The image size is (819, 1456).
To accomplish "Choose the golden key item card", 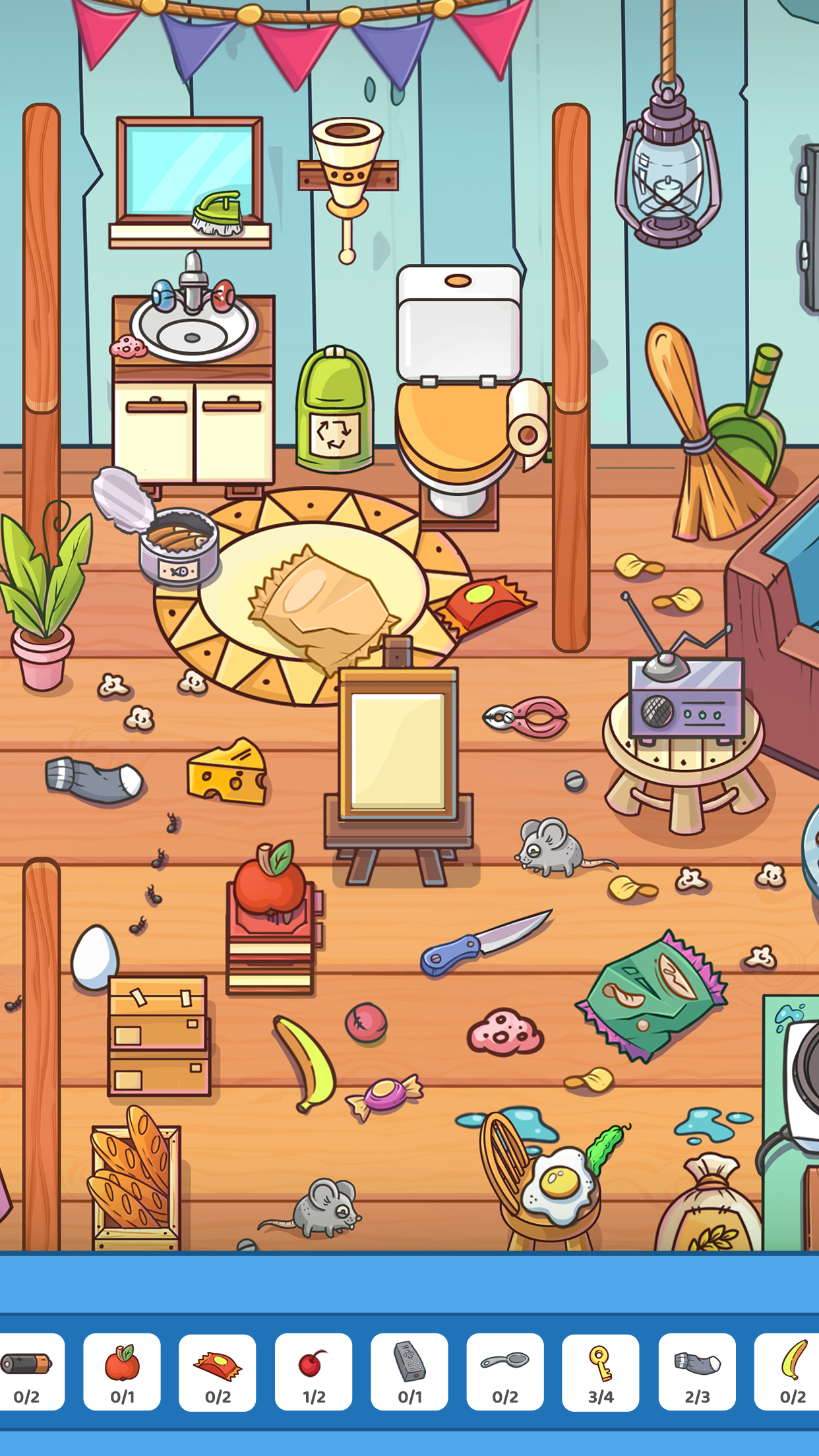I will 601,1372.
